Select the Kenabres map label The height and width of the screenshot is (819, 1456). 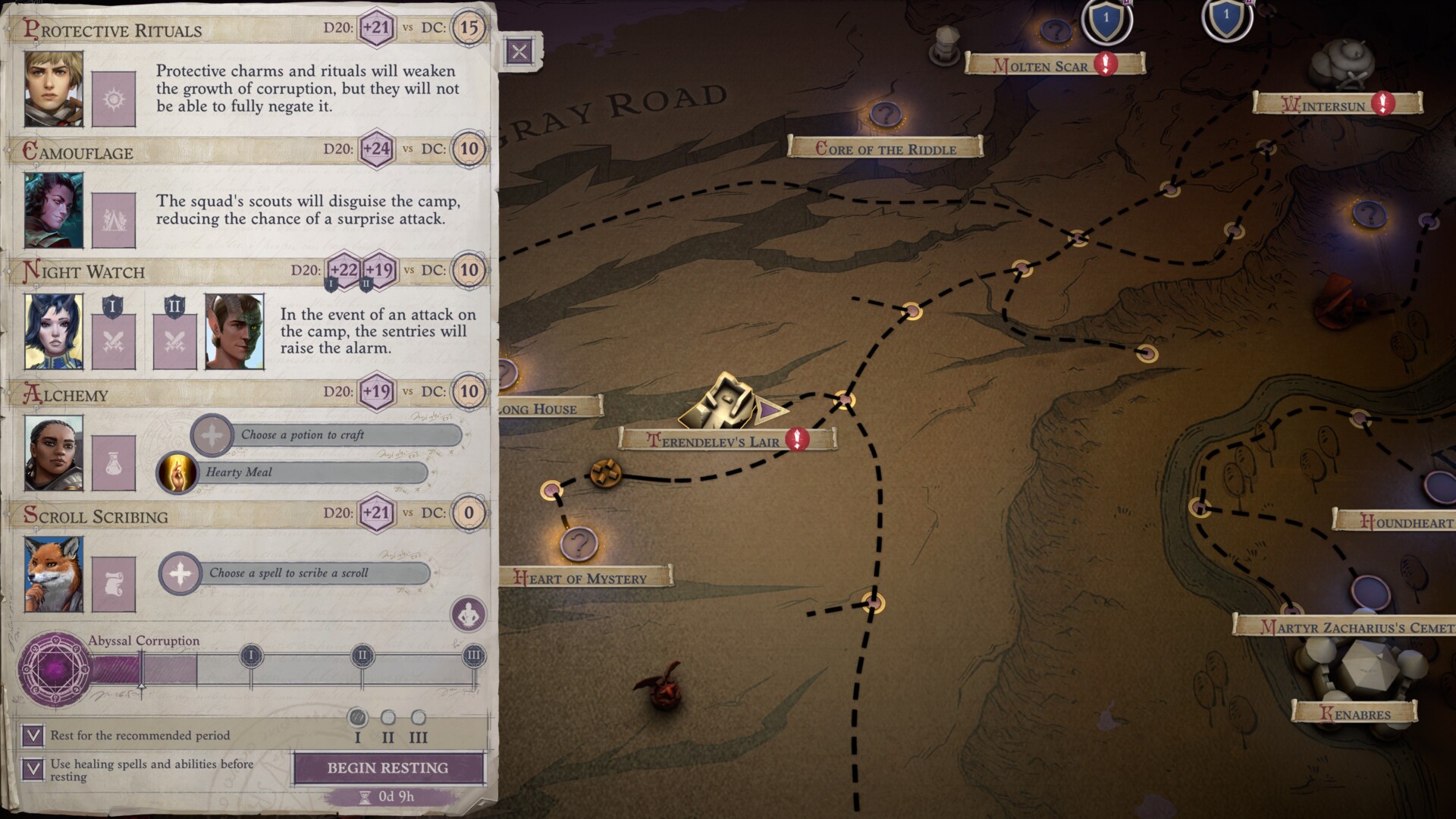tap(1355, 714)
